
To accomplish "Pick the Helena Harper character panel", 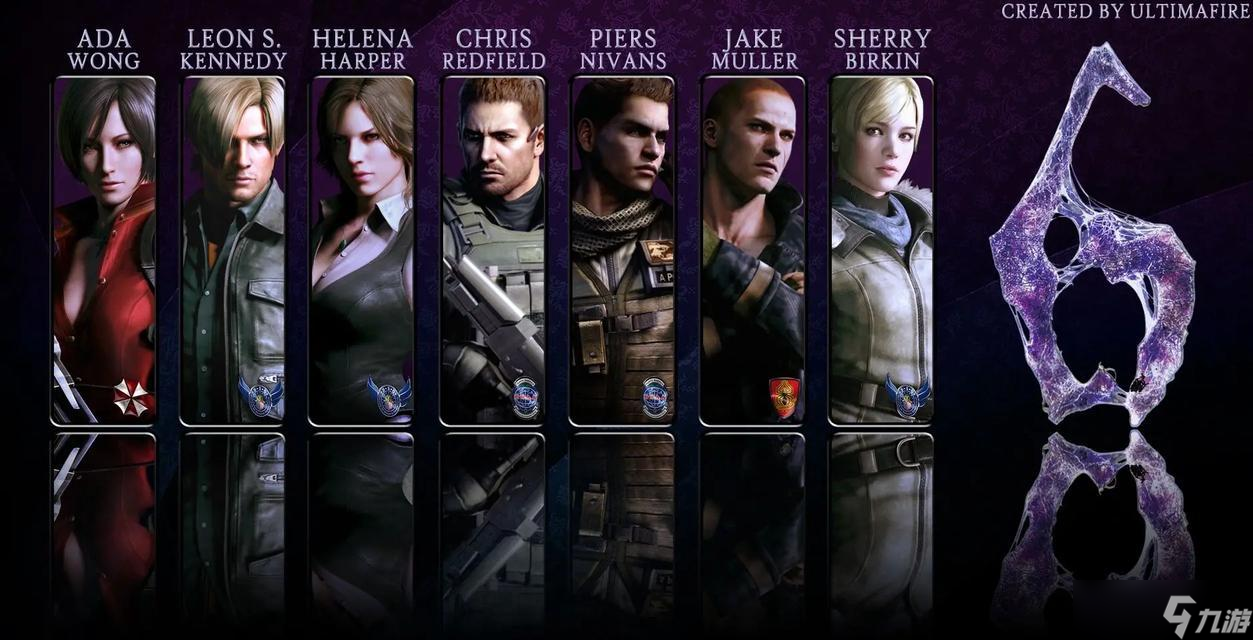I will click(362, 250).
